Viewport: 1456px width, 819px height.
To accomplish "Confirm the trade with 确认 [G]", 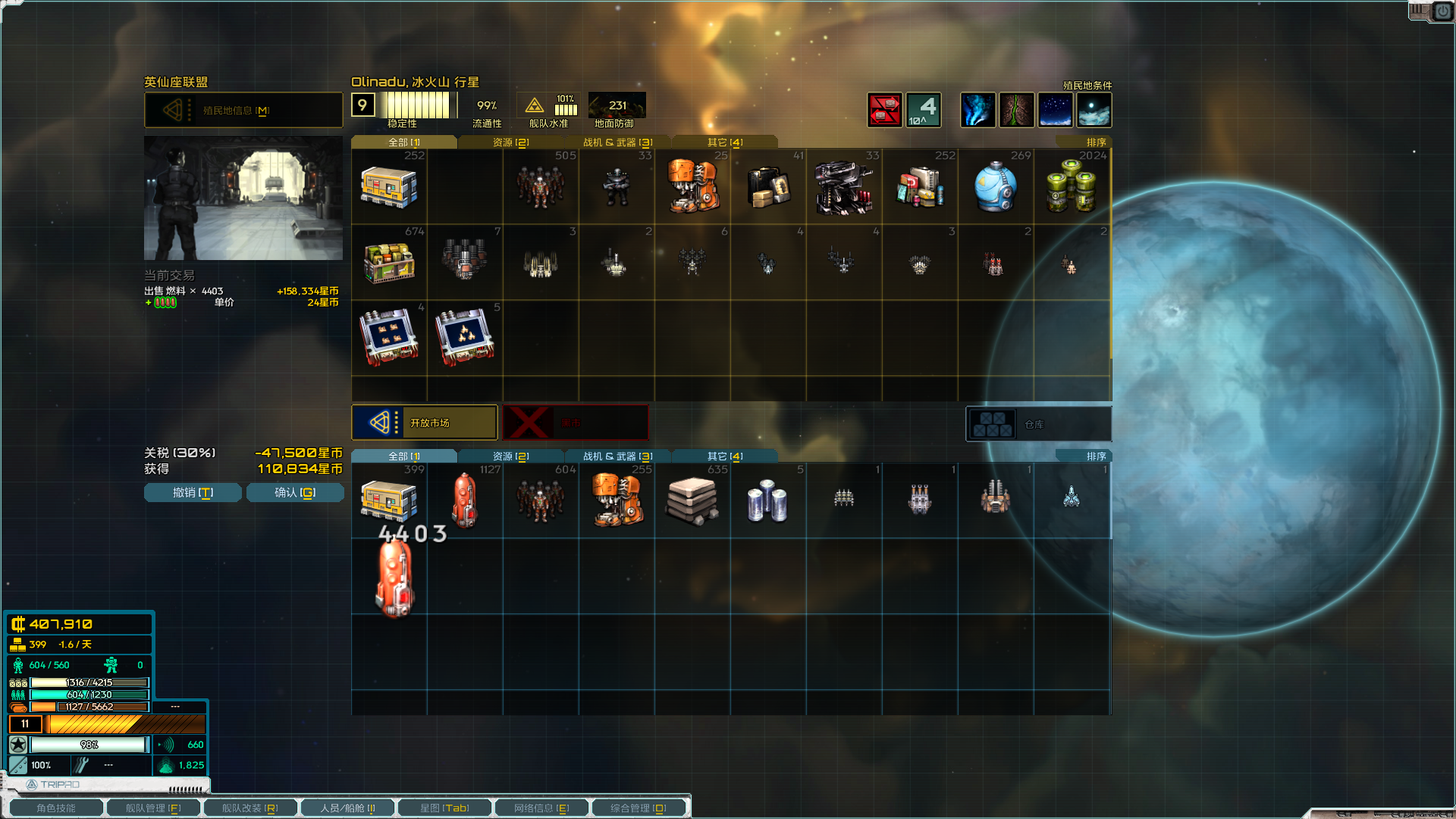I will tap(295, 492).
